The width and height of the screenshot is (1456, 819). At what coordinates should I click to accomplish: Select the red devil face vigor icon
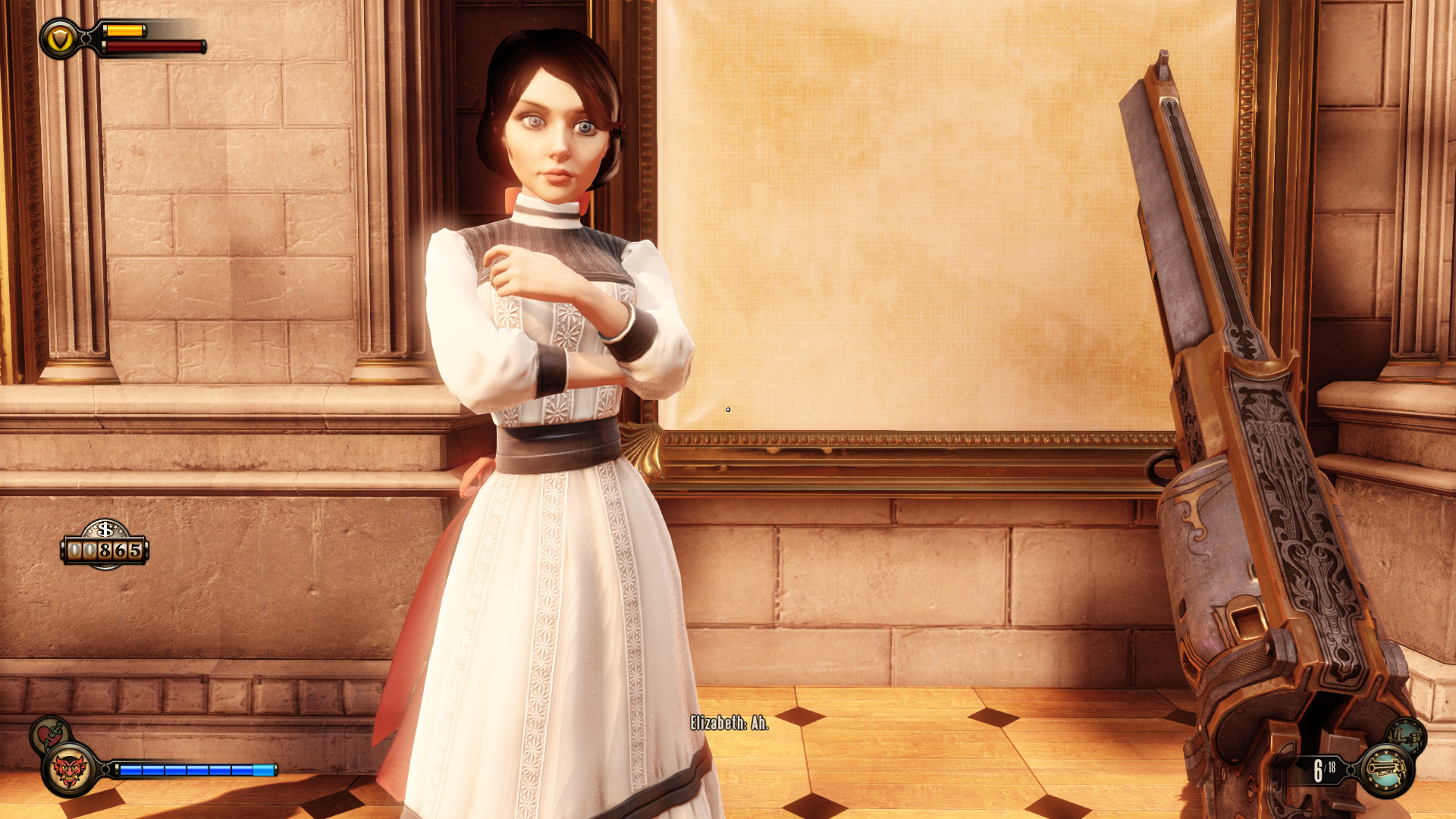[x=70, y=770]
